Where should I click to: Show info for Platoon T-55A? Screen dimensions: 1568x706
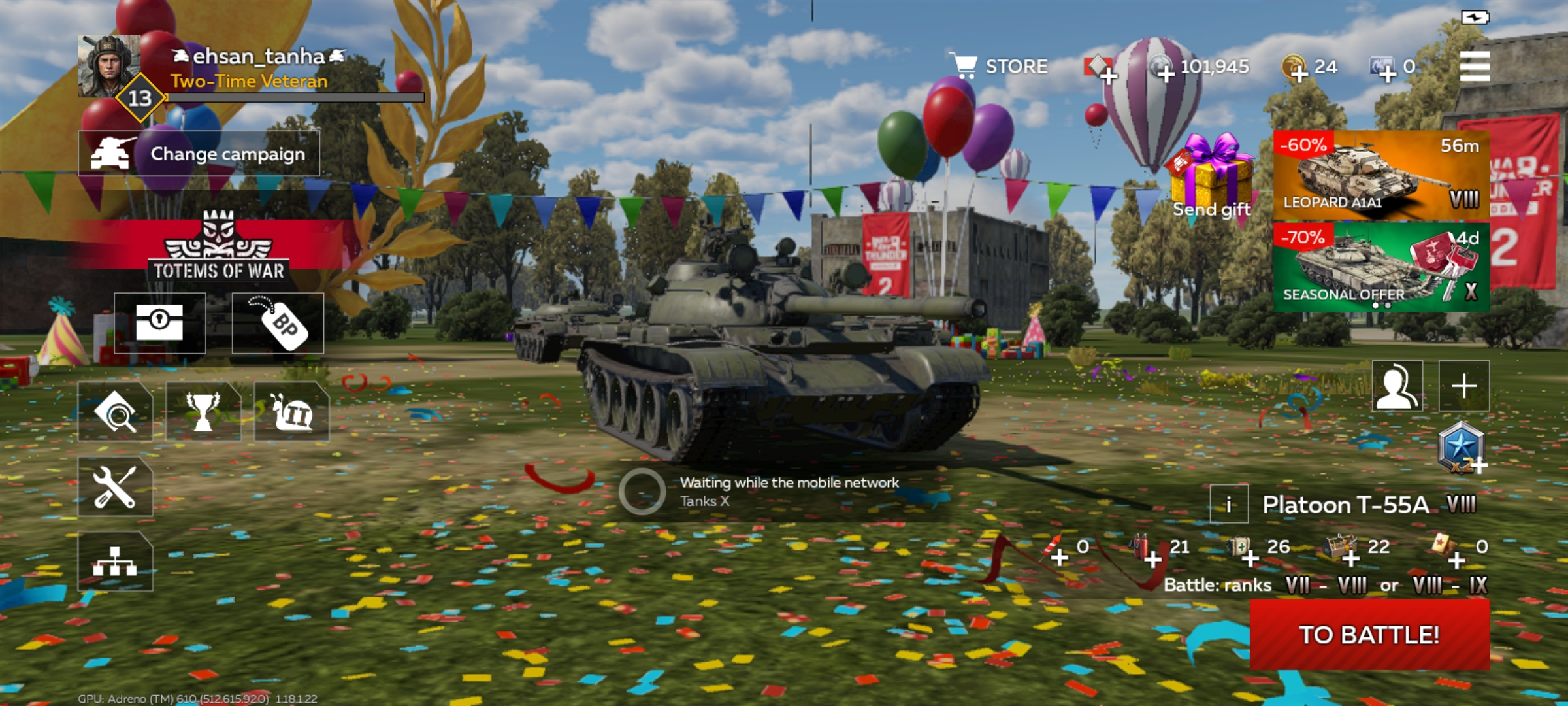[1228, 505]
